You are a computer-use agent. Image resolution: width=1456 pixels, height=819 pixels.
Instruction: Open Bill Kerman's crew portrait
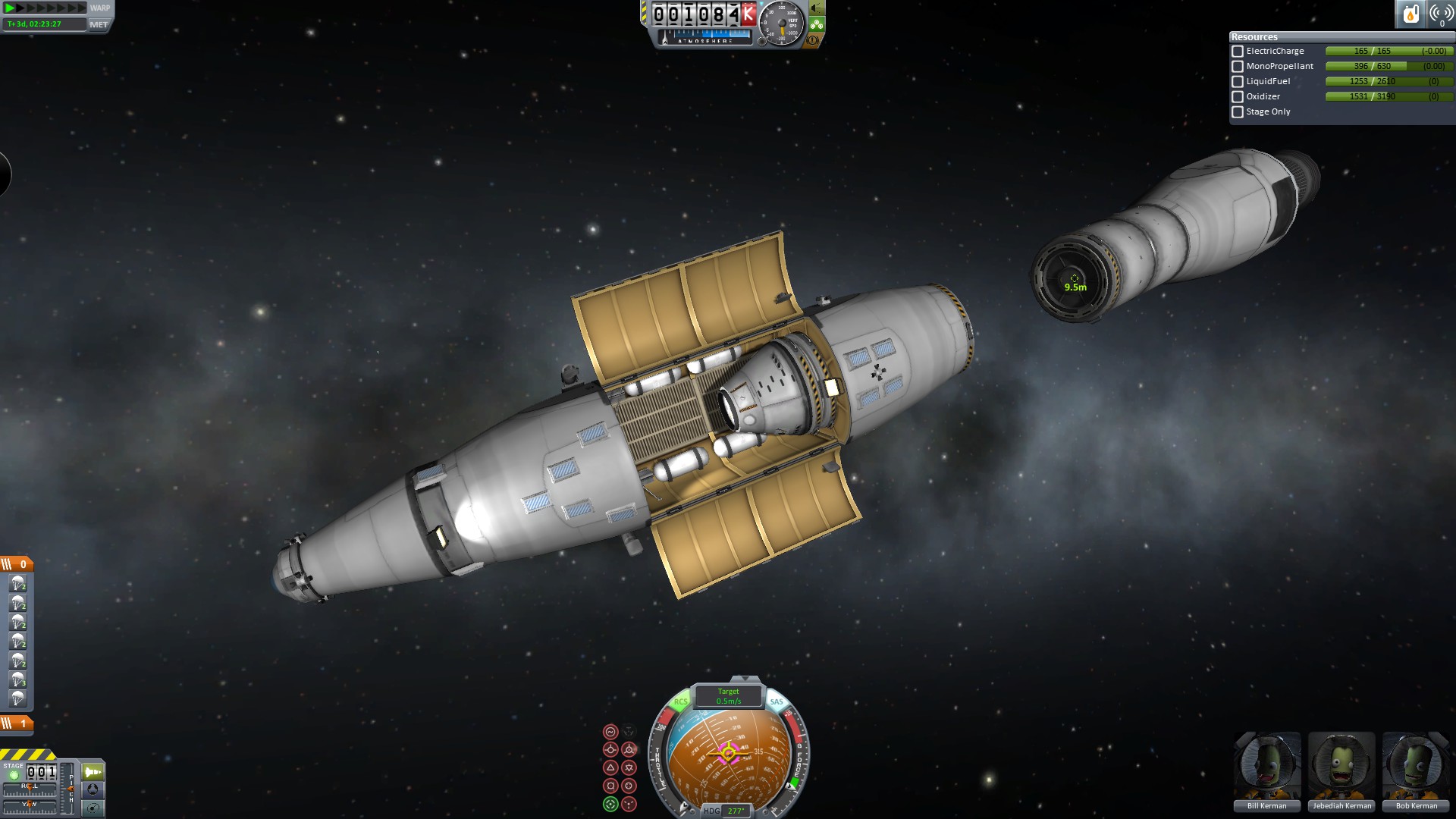1266,766
